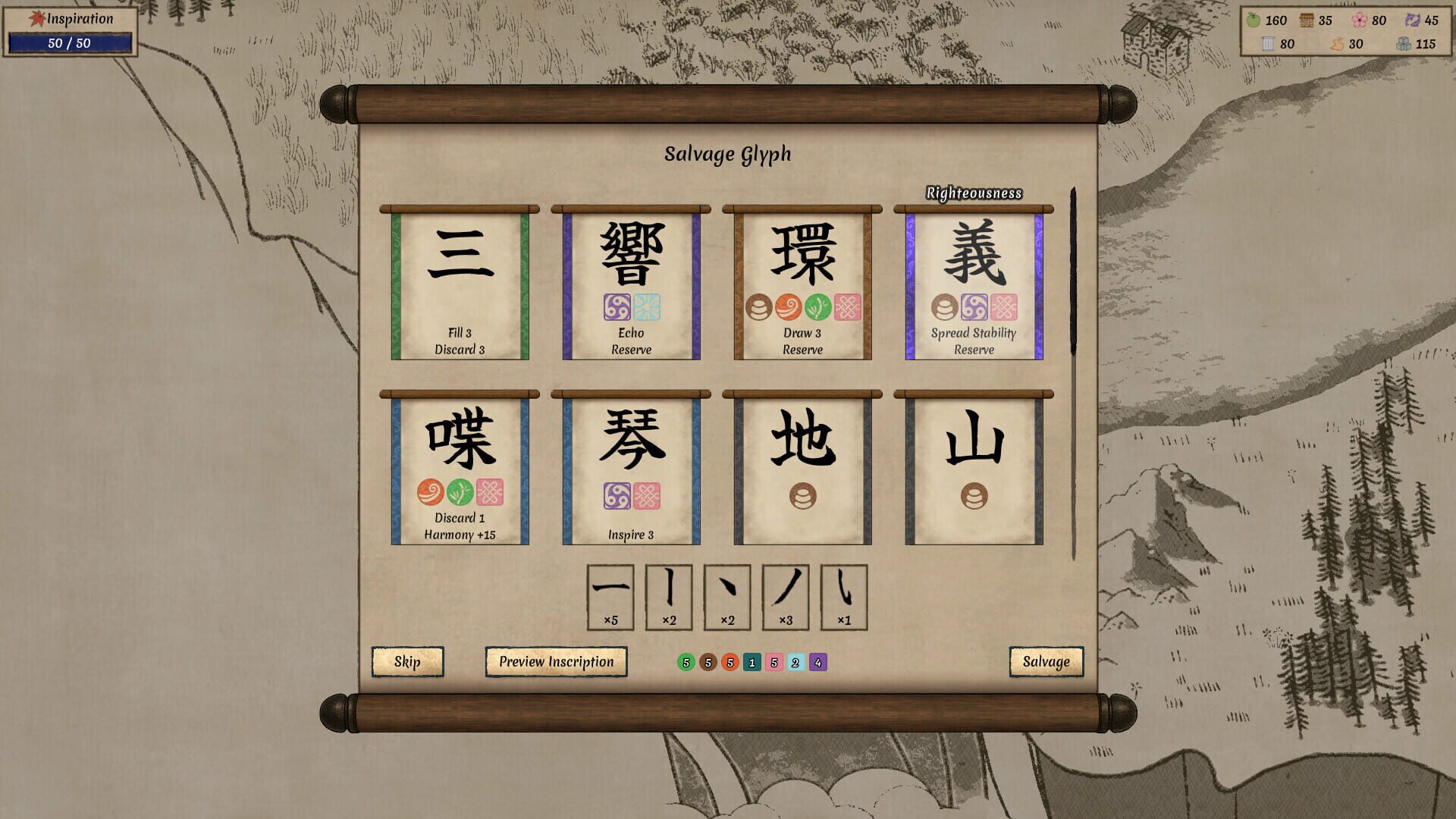Click the green counter chip showing 5
The width and height of the screenshot is (1456, 819).
coord(687,662)
